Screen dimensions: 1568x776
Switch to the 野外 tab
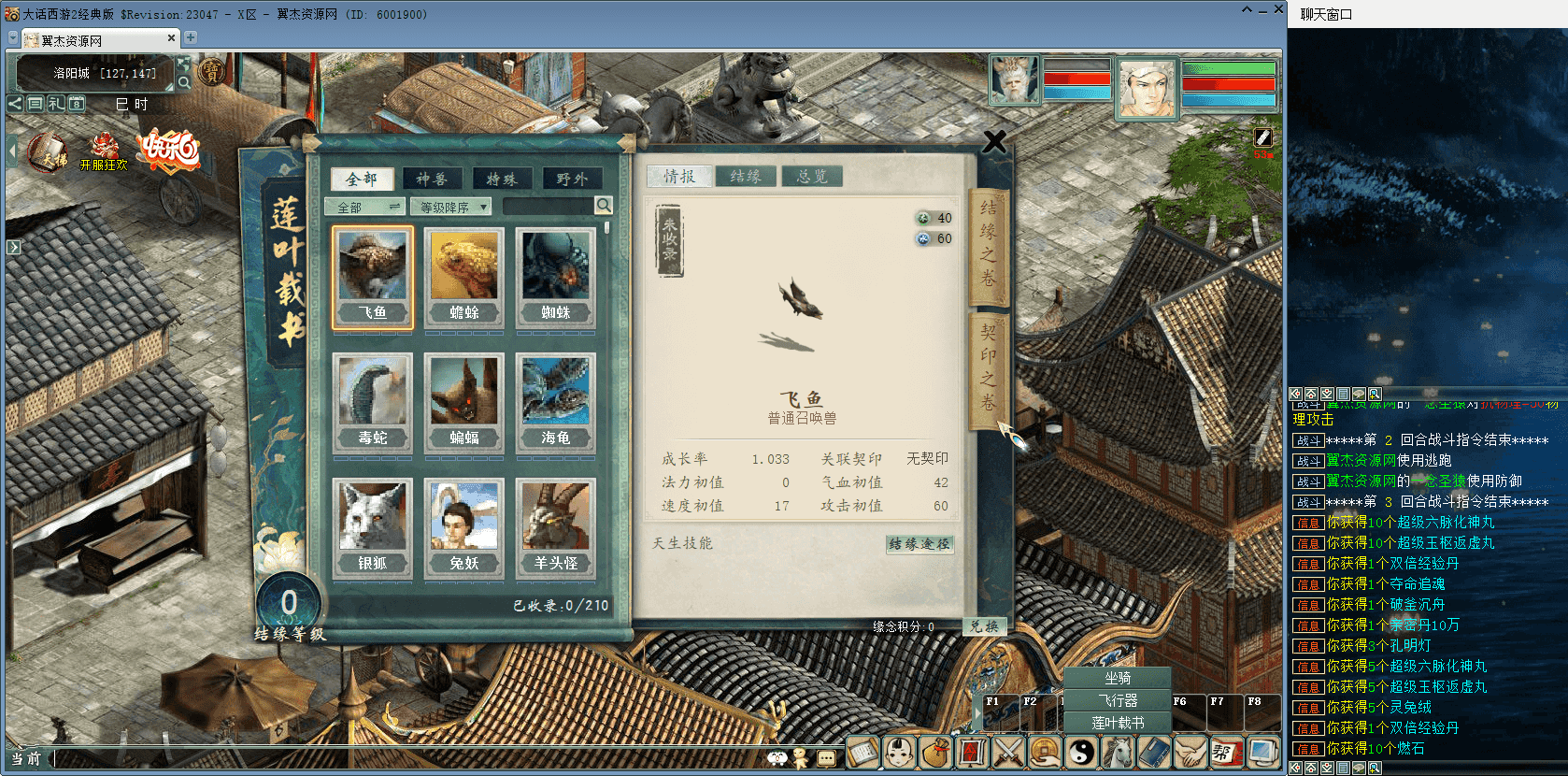tap(572, 179)
